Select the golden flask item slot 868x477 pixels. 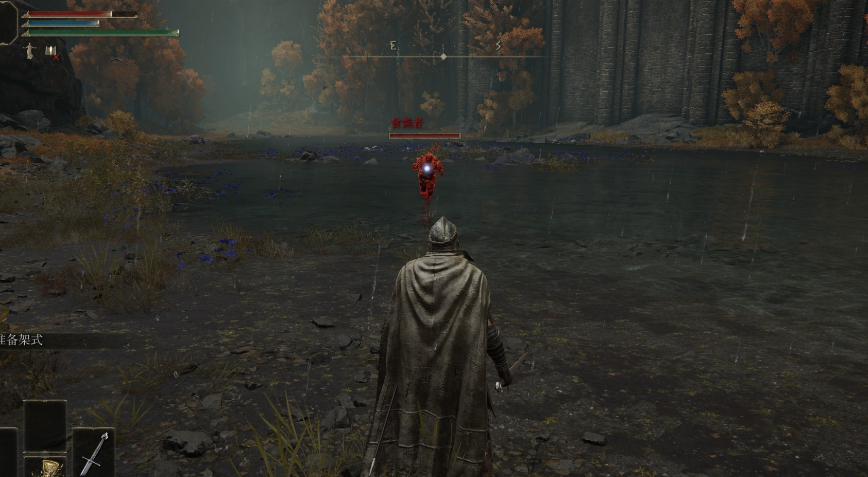pos(45,466)
